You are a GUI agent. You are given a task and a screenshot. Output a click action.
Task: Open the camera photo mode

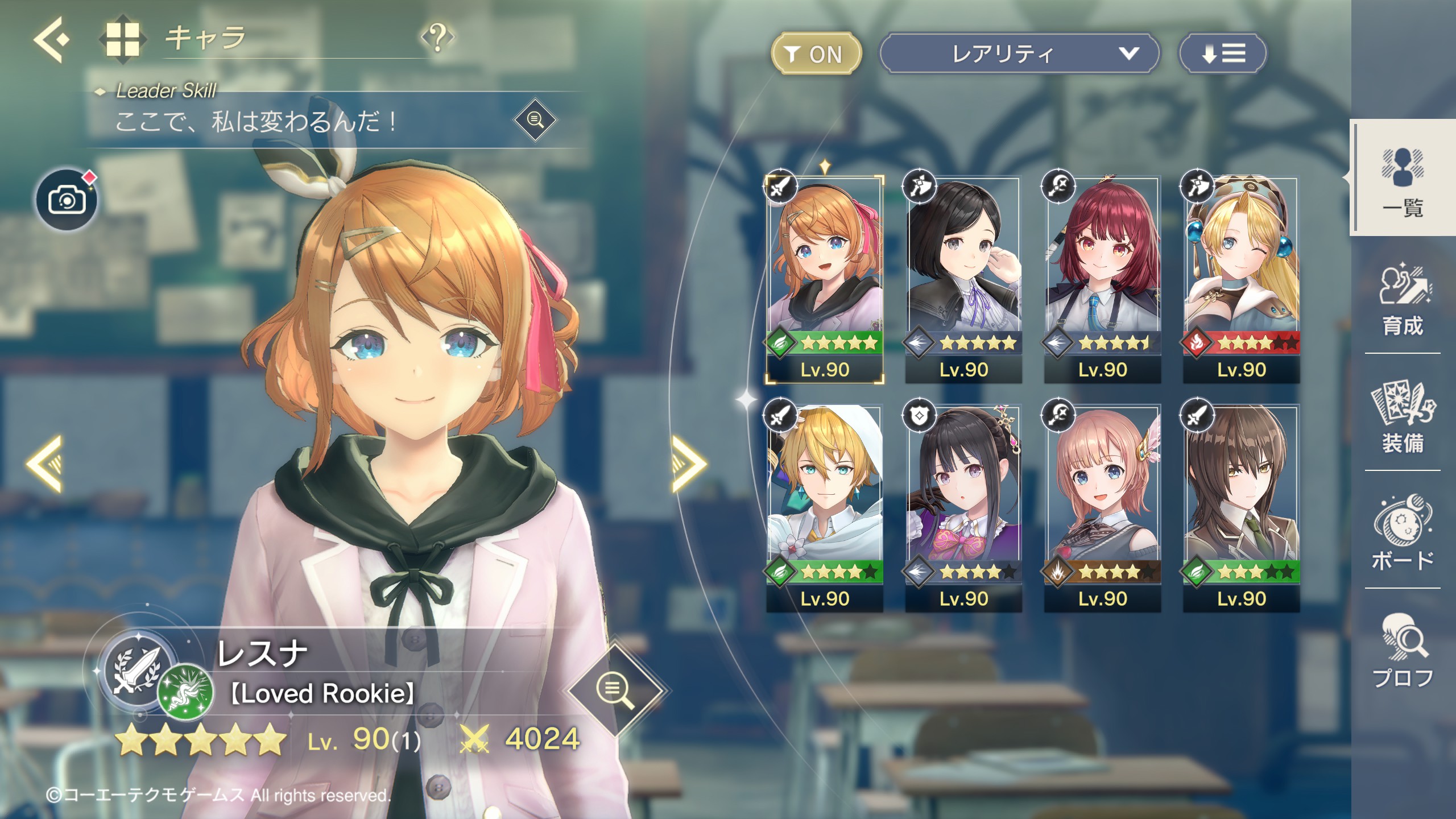pos(67,200)
